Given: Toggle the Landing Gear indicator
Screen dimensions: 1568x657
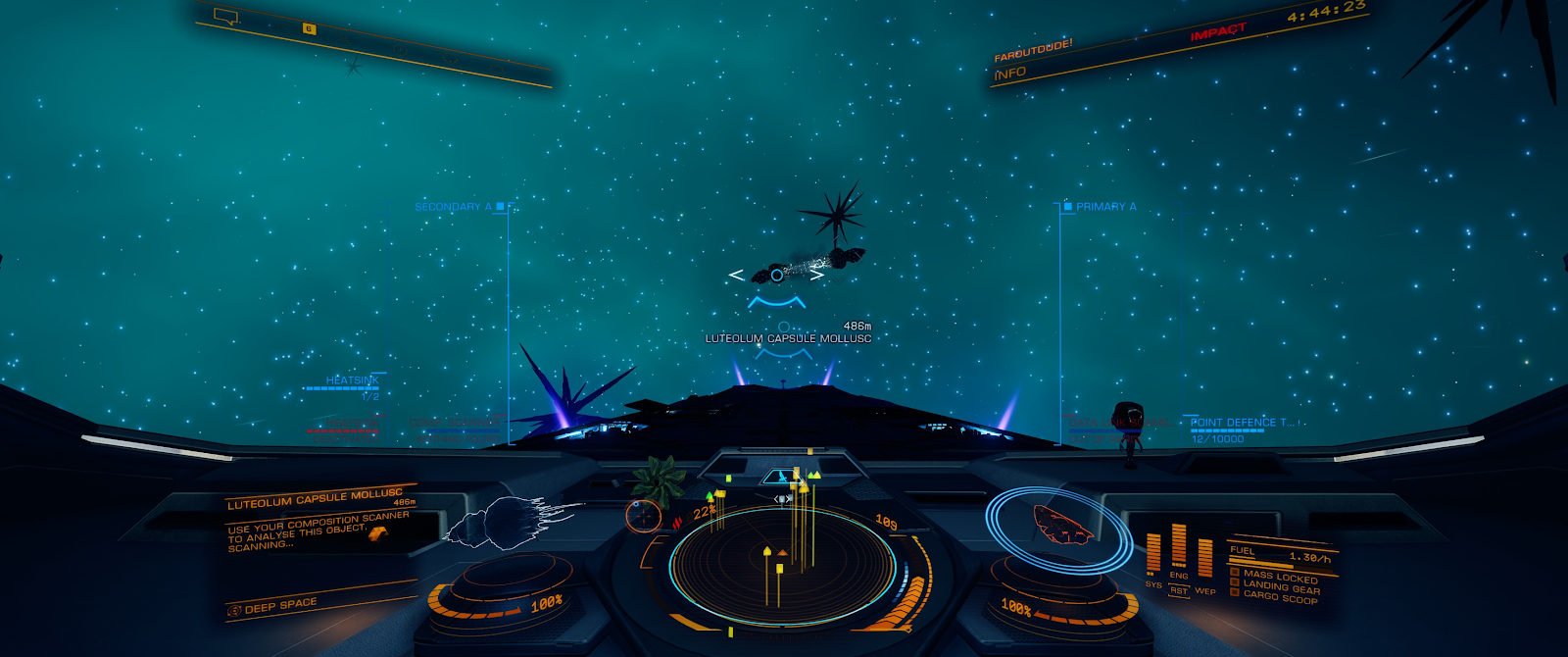Looking at the screenshot, I should (1281, 587).
